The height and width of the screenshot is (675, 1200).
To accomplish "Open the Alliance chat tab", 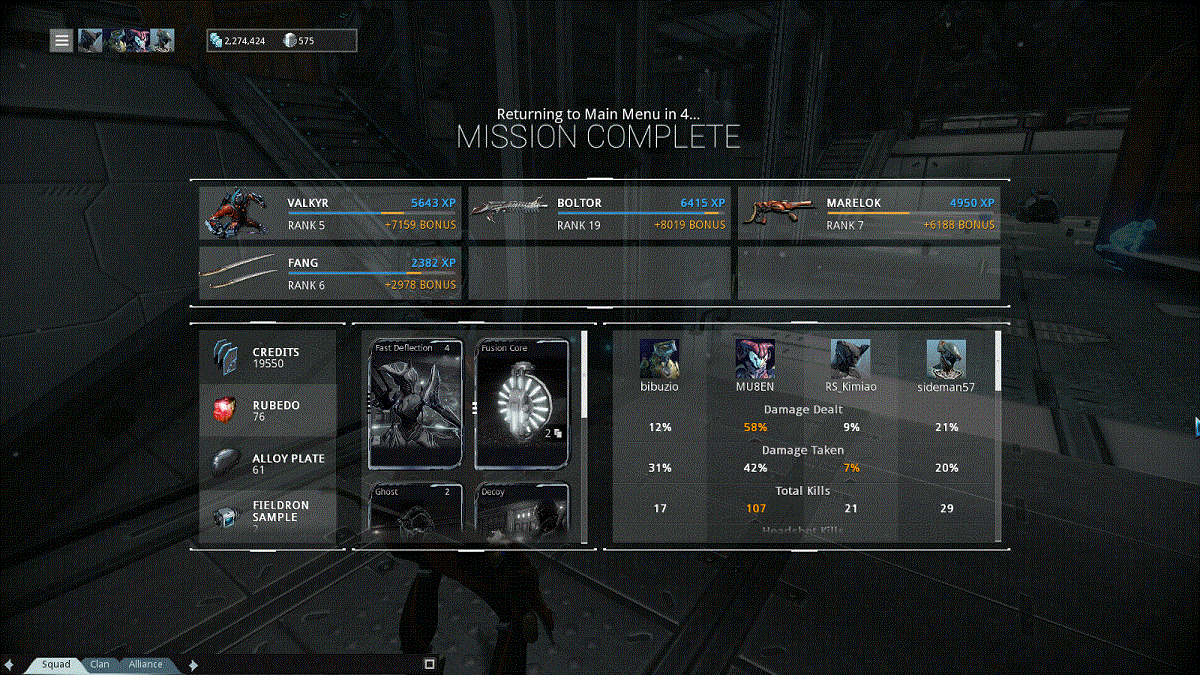I will (145, 664).
